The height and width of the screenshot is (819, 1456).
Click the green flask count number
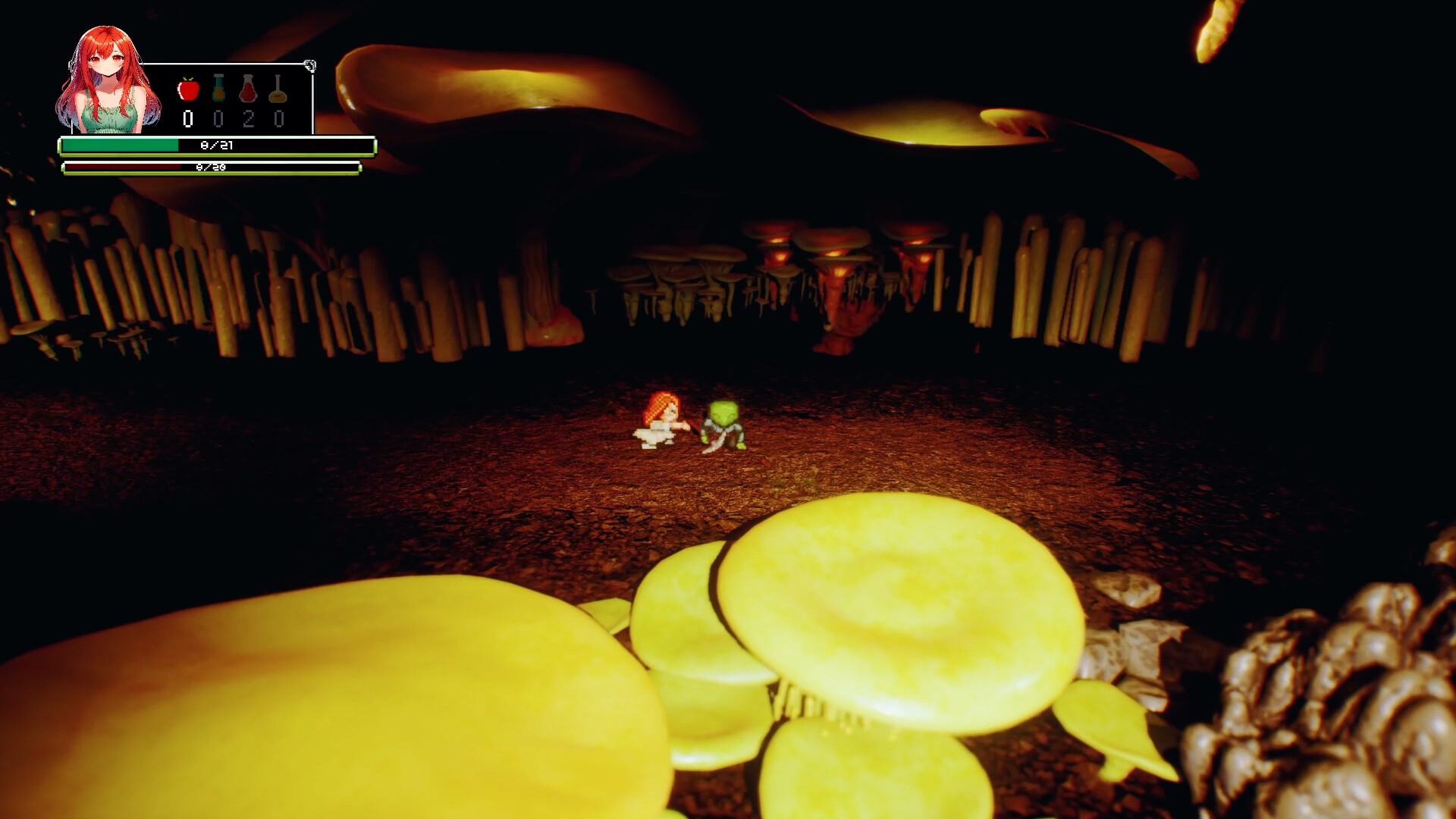point(219,119)
